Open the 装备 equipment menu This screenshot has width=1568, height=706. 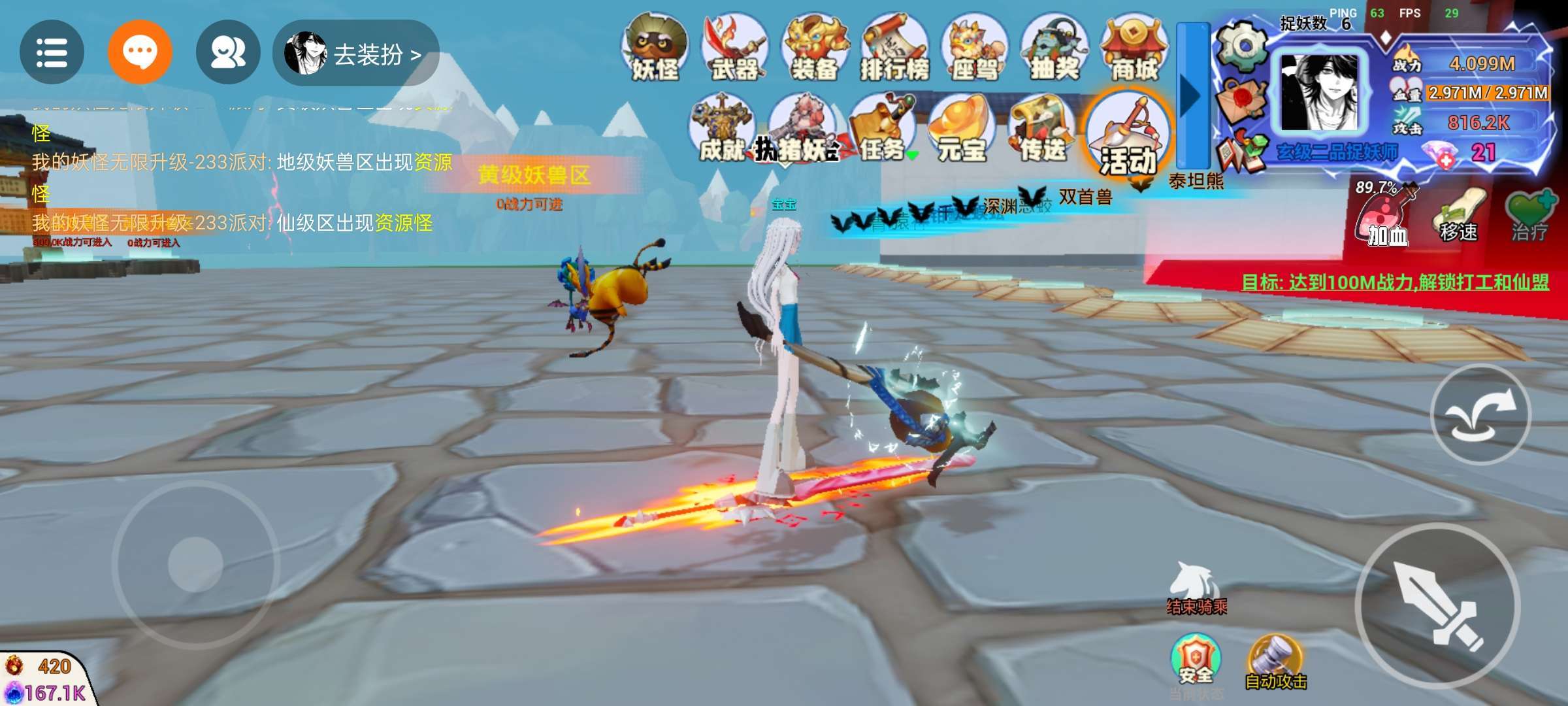point(815,48)
